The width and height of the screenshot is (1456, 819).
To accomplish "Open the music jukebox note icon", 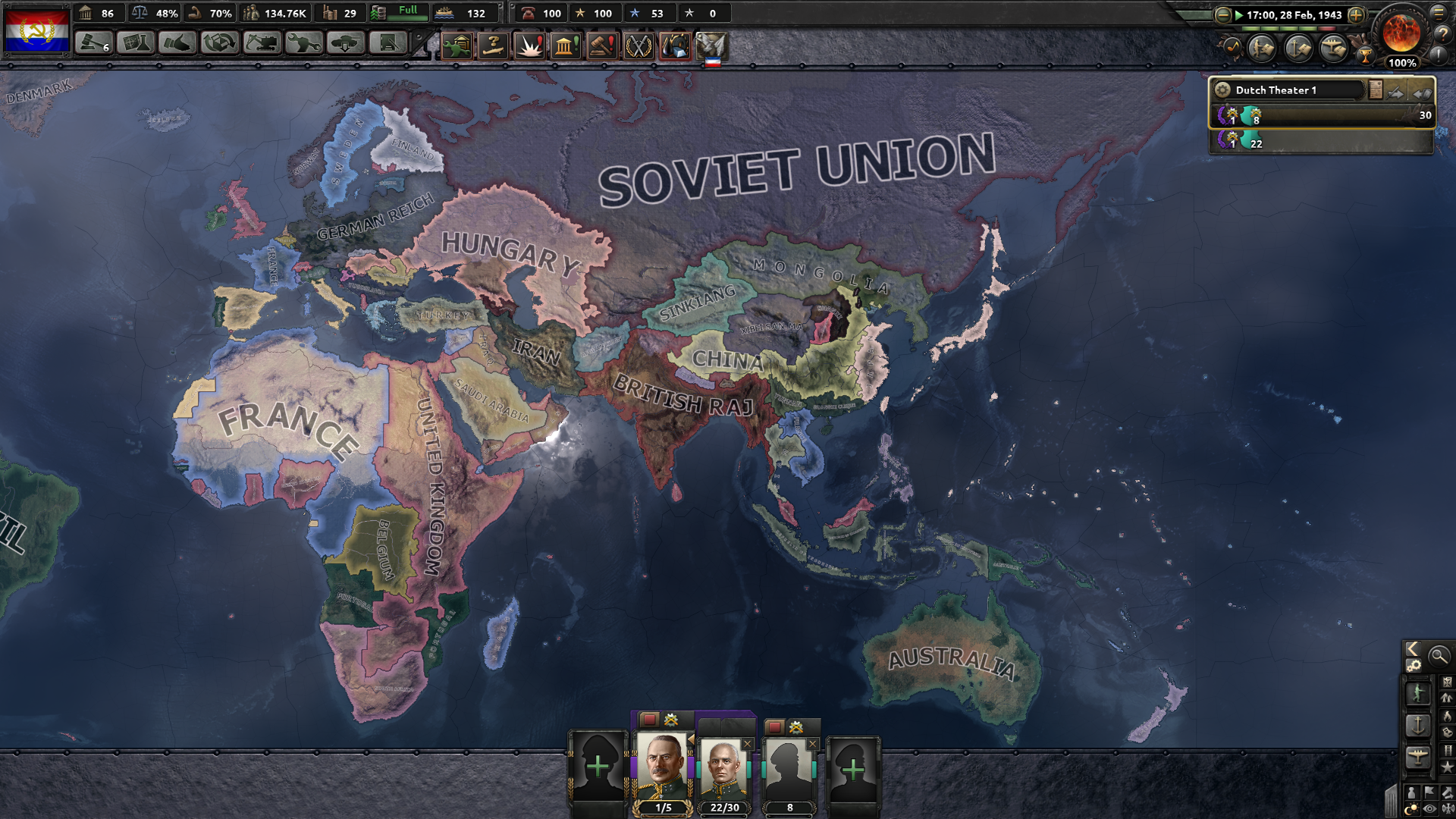I will (x=1233, y=46).
